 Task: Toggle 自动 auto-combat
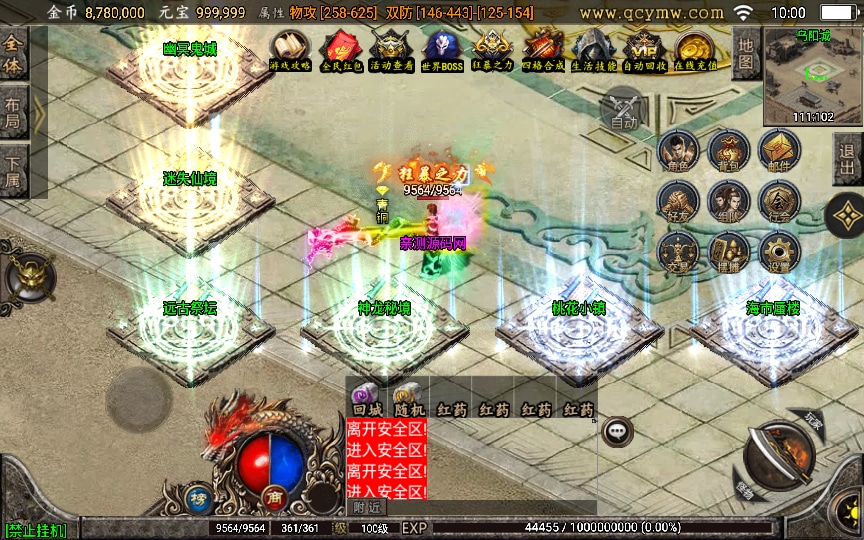pyautogui.click(x=624, y=108)
